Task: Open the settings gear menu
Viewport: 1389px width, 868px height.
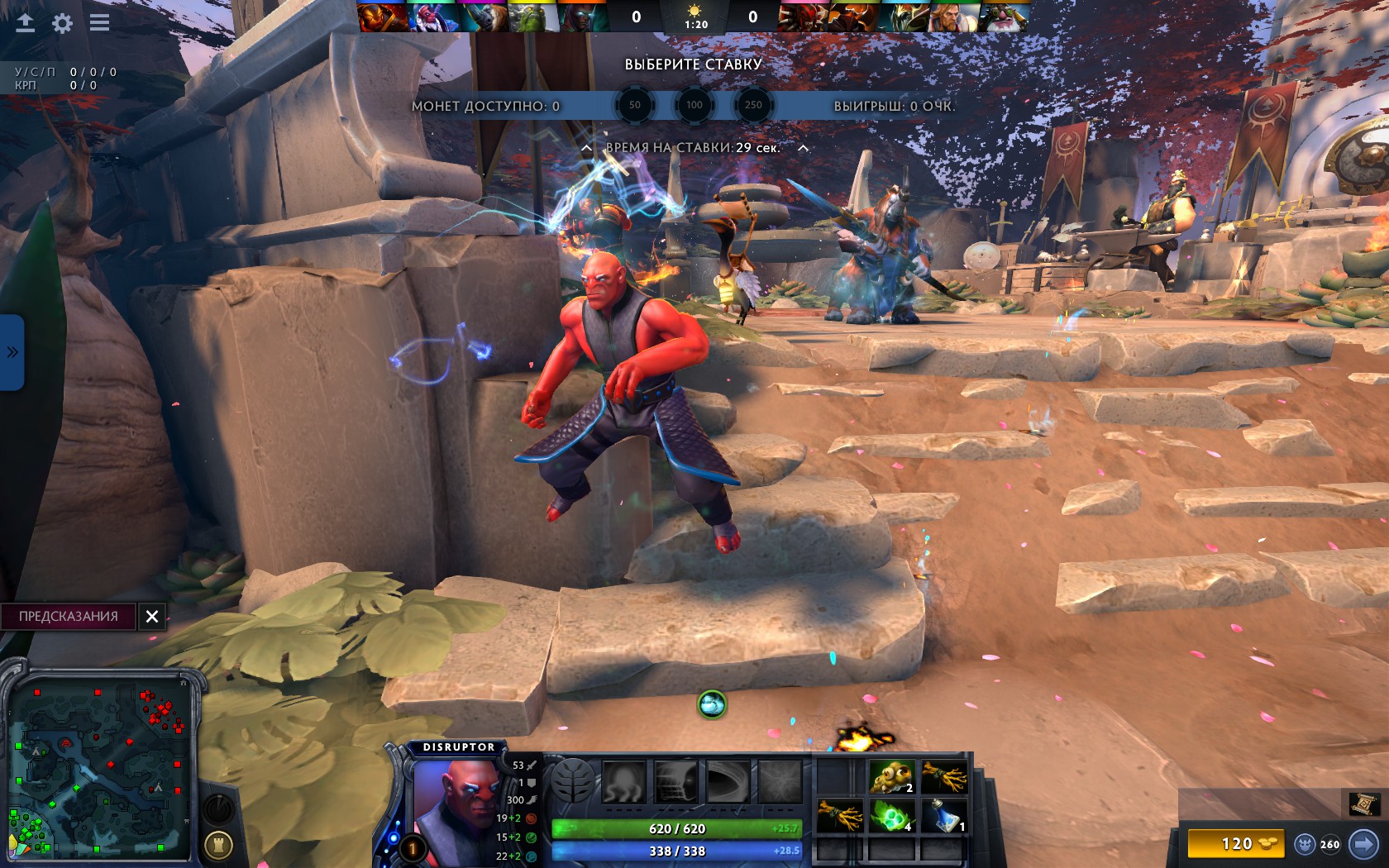Action: click(62, 23)
